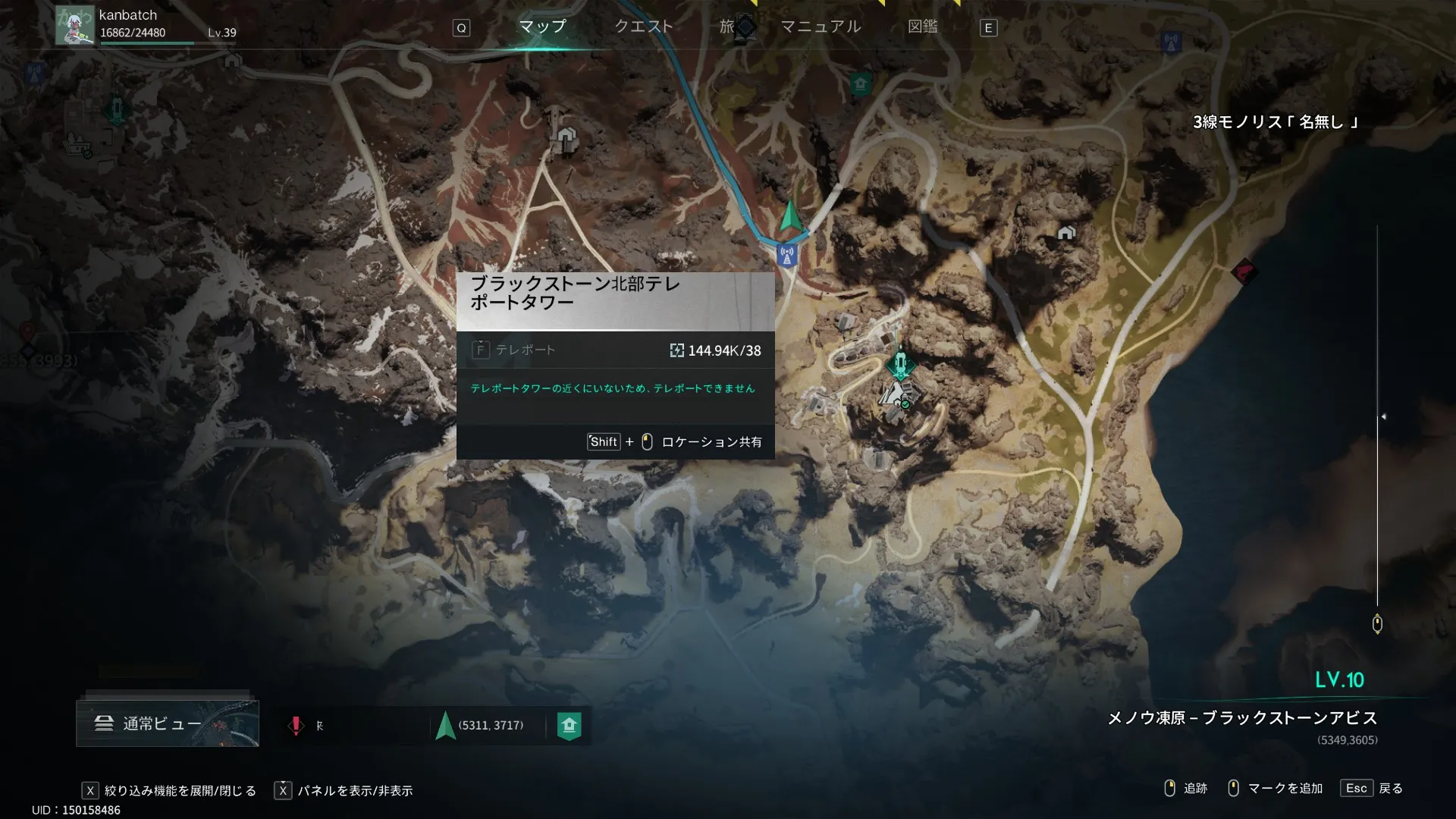Select the red exclamation marker icon
Image resolution: width=1456 pixels, height=819 pixels.
point(296,726)
